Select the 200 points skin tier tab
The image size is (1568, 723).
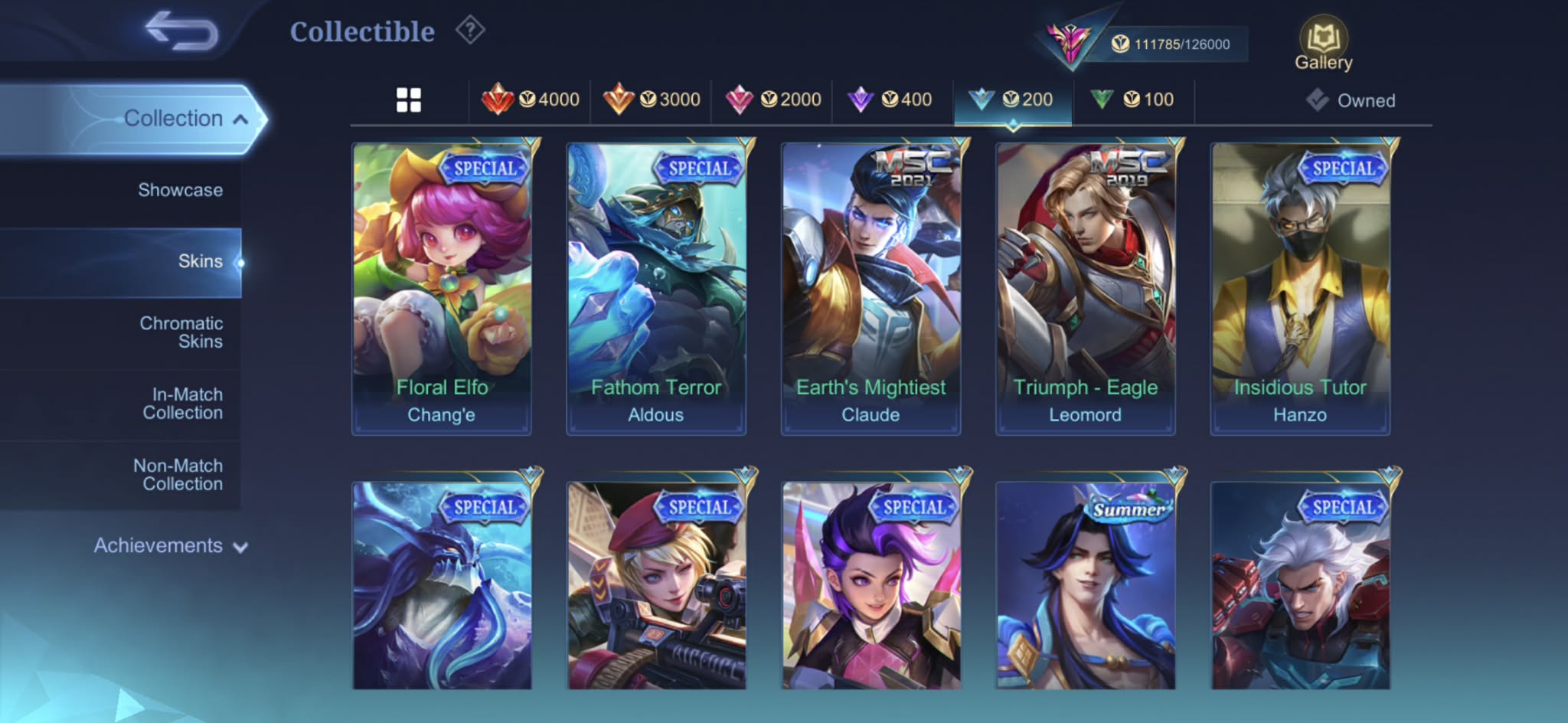[x=1011, y=100]
